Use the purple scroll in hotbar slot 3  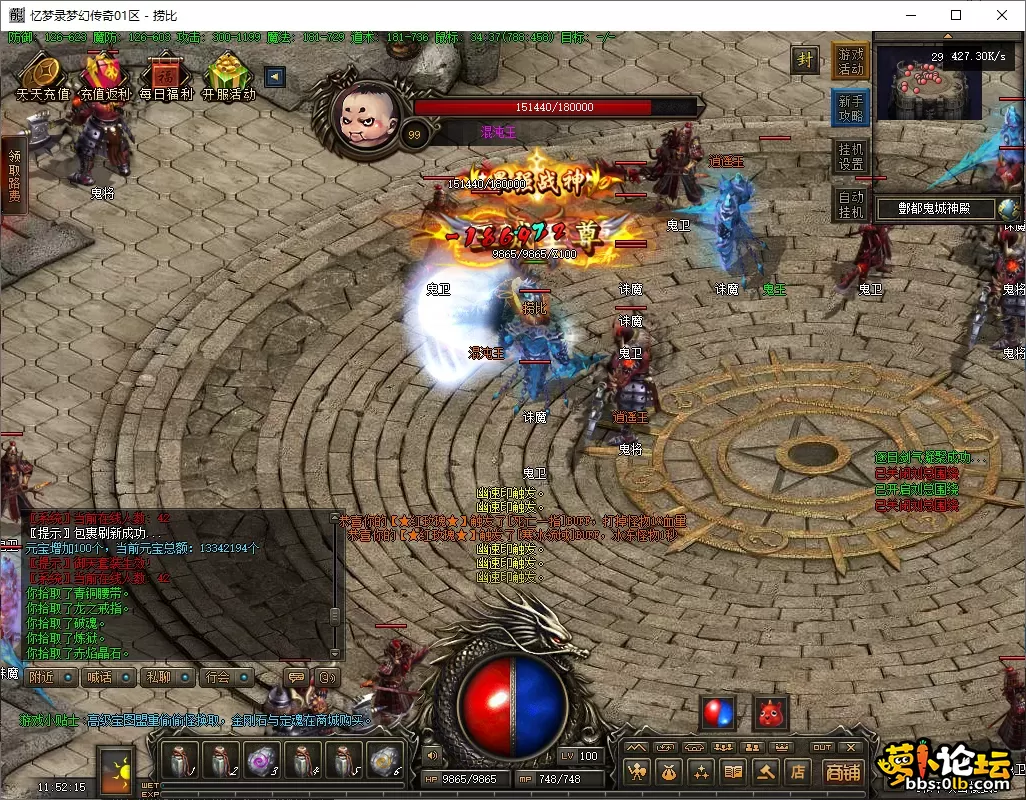pyautogui.click(x=261, y=762)
